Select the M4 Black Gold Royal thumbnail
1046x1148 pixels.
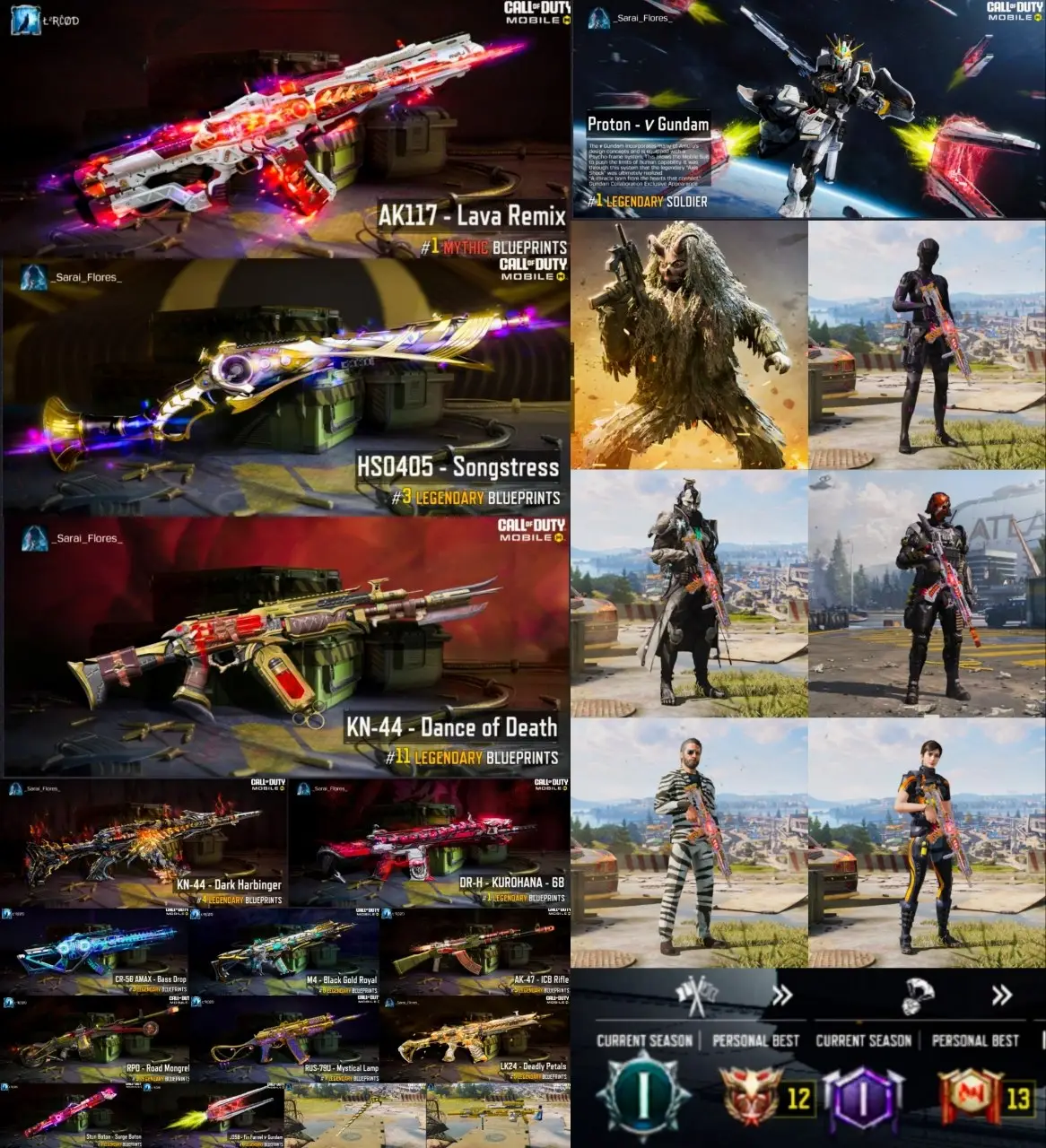(x=285, y=952)
